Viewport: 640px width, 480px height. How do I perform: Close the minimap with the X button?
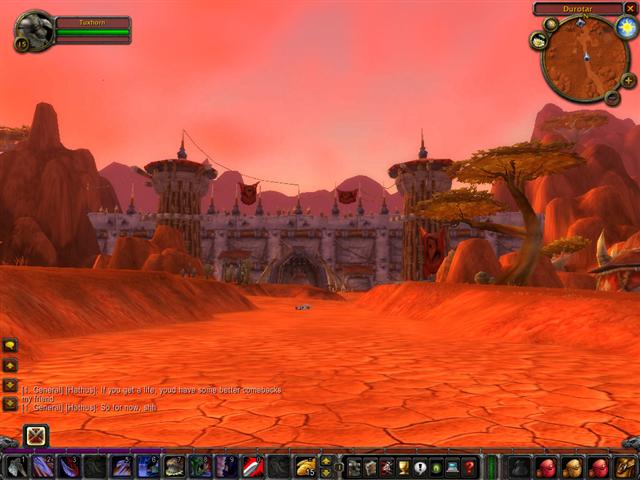click(x=630, y=8)
